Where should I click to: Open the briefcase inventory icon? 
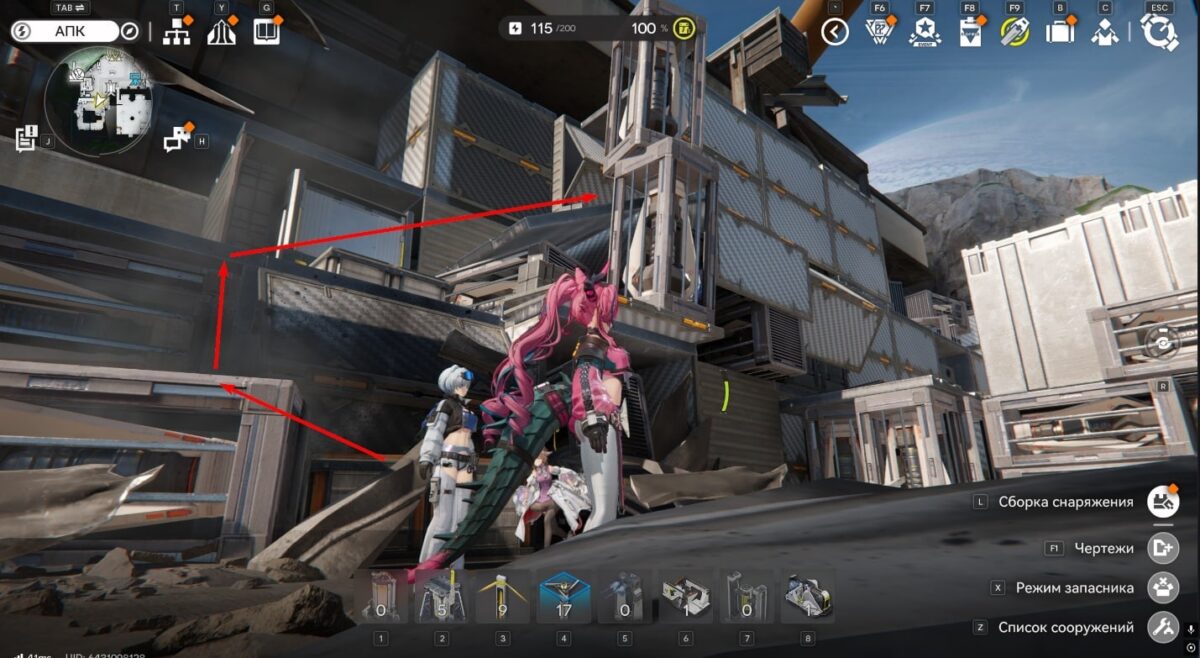coord(1059,32)
